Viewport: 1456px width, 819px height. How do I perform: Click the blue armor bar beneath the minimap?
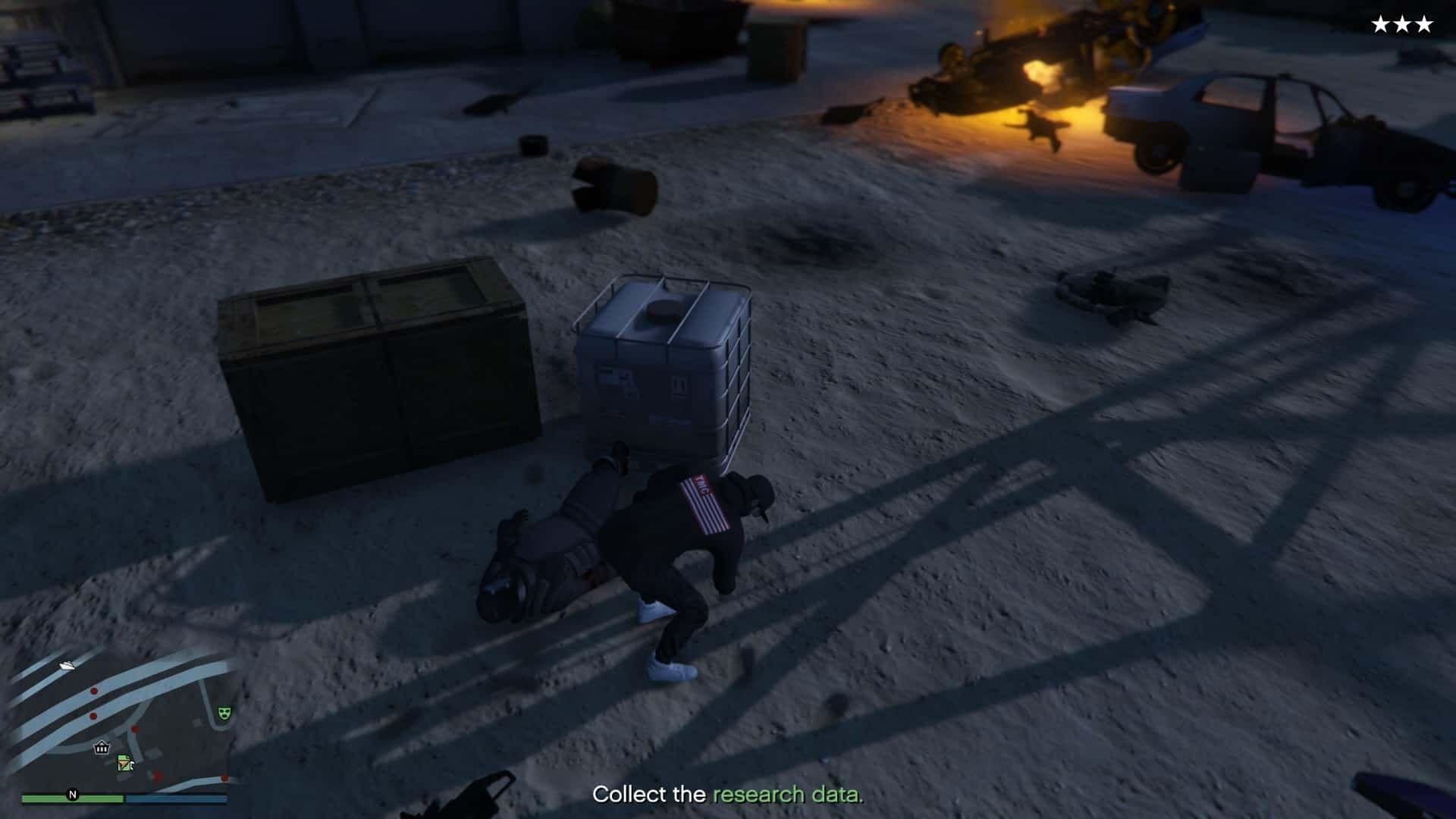pos(177,798)
